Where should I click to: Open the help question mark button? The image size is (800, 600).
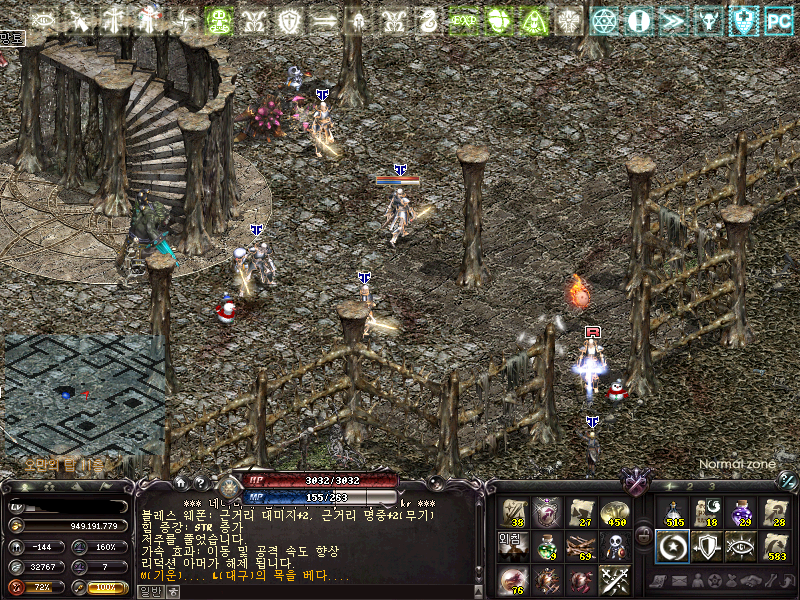click(199, 483)
